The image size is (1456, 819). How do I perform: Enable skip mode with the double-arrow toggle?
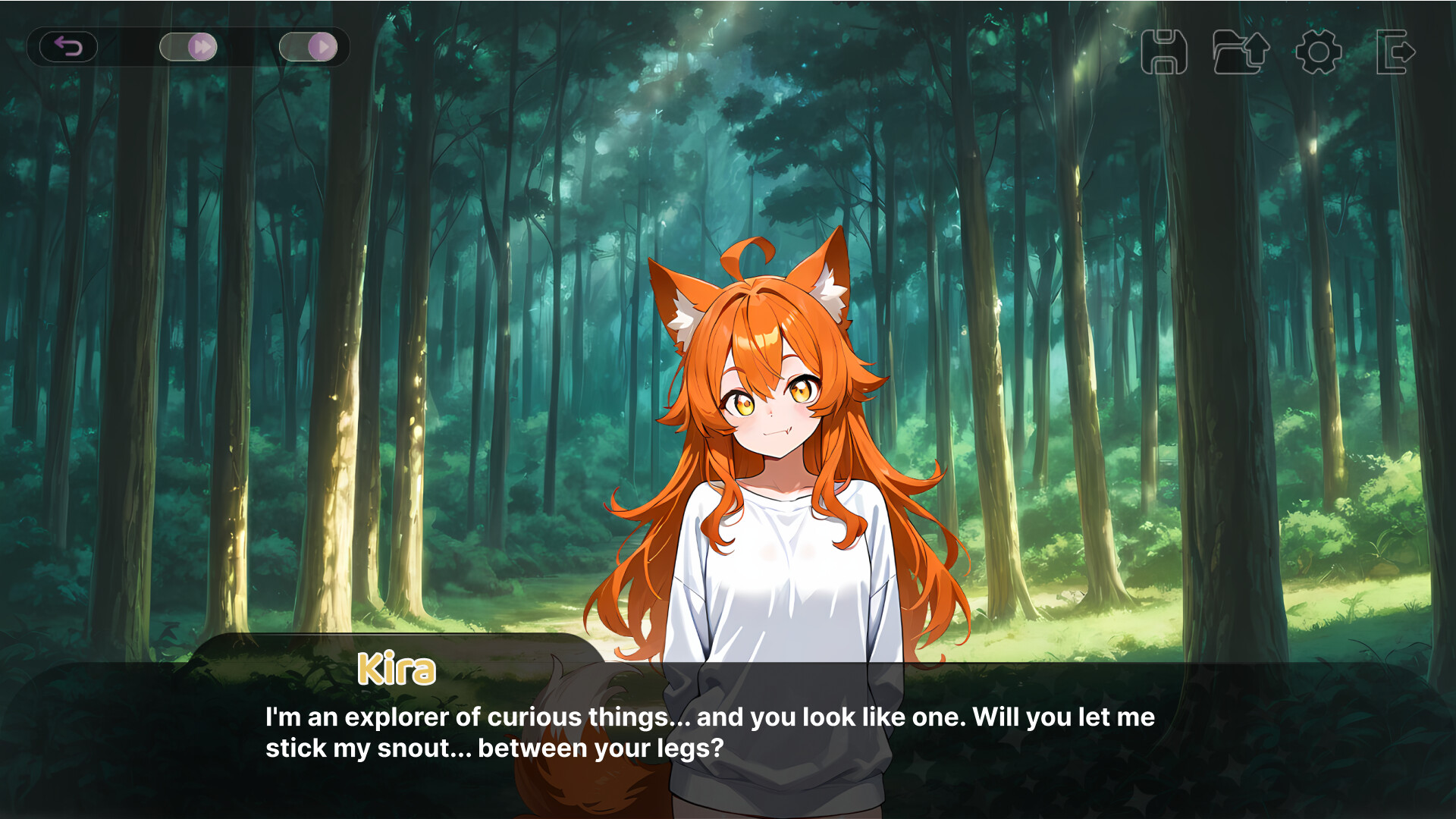tap(190, 47)
